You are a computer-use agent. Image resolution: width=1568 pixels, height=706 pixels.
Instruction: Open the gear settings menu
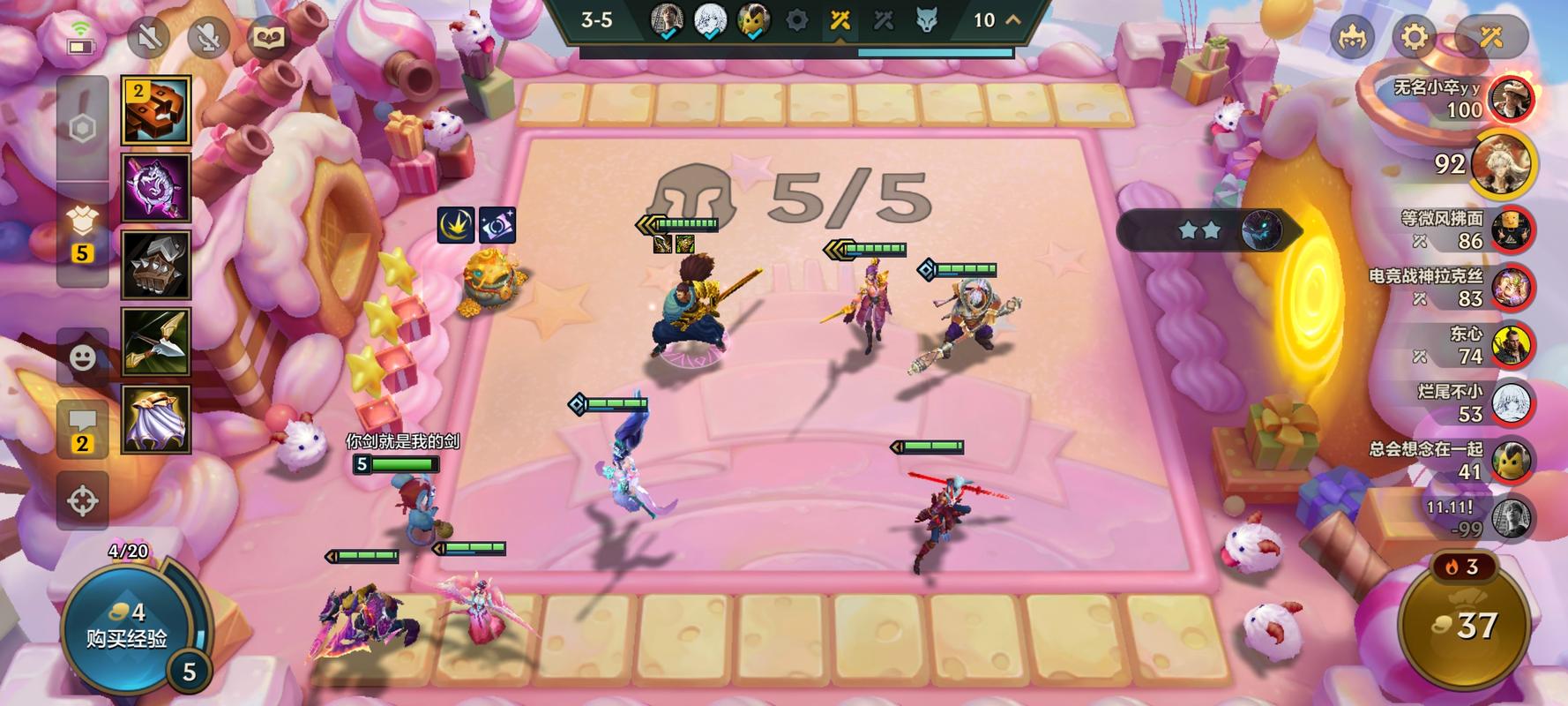[1414, 37]
